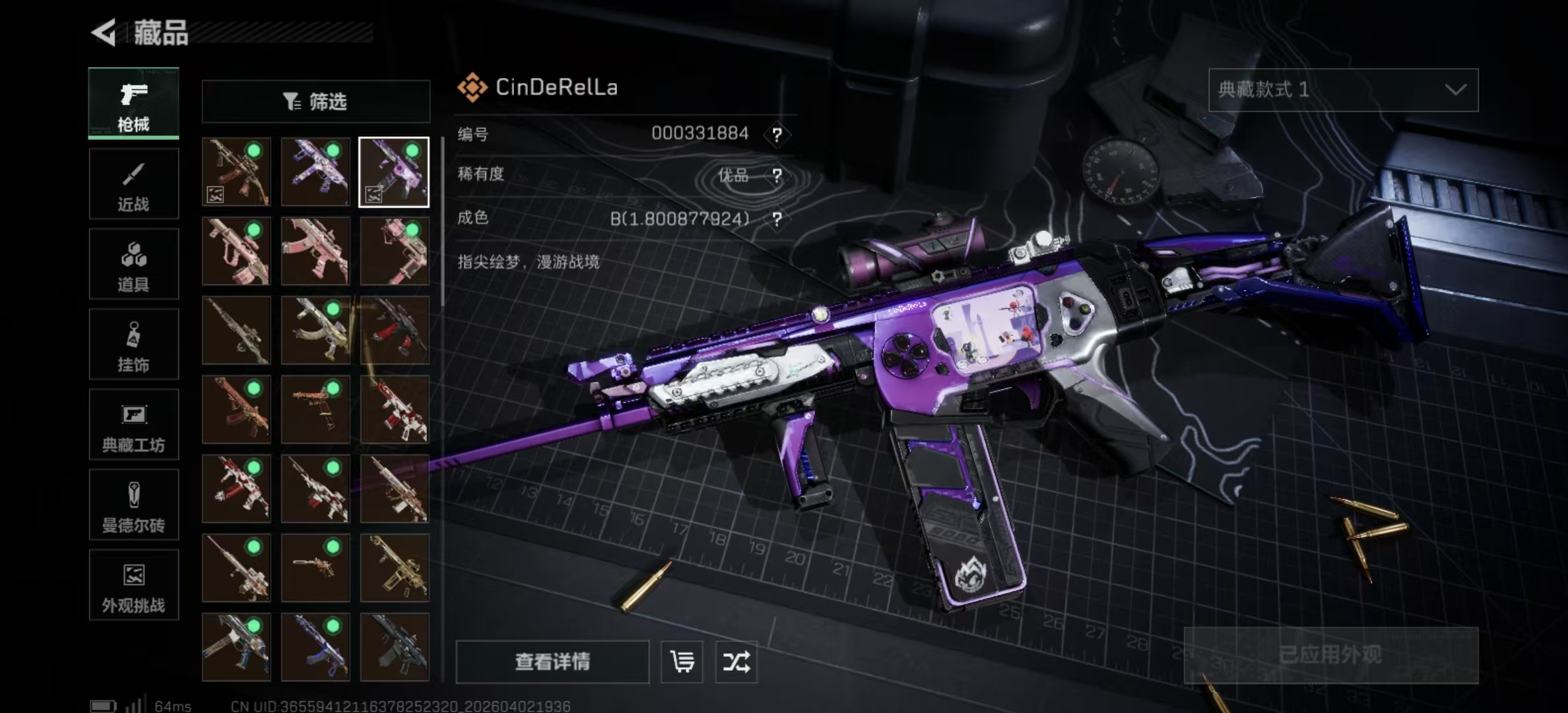Open the 稀有度 rarity help icon

pos(777,176)
